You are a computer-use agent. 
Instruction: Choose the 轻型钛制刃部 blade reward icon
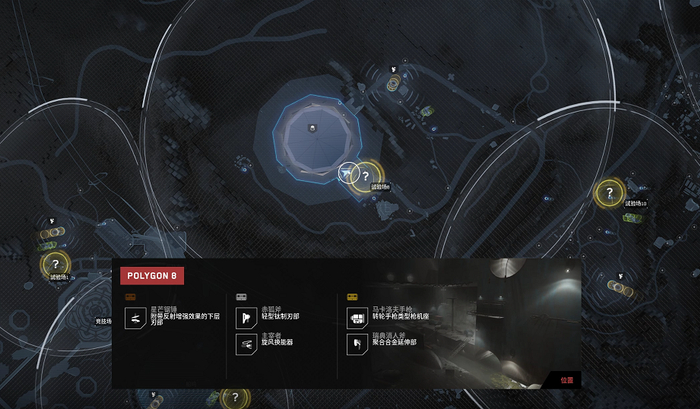tap(244, 317)
